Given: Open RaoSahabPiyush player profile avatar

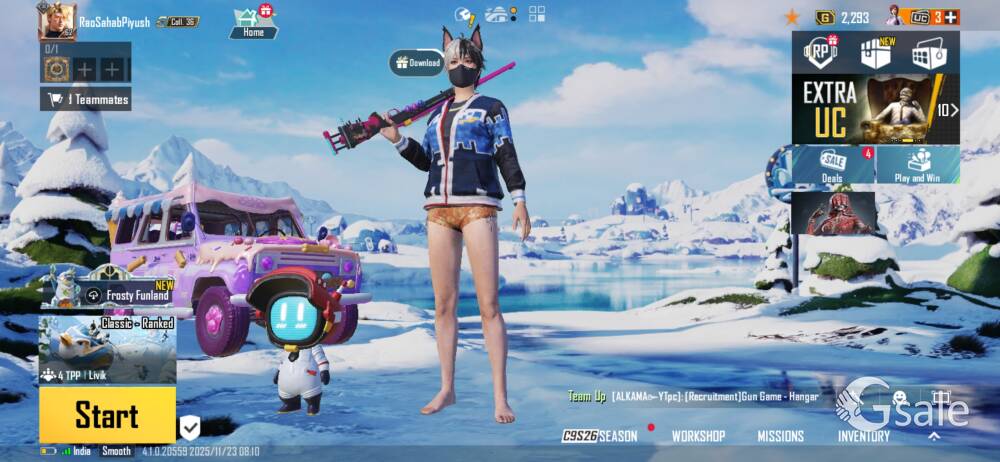Looking at the screenshot, I should [x=57, y=21].
